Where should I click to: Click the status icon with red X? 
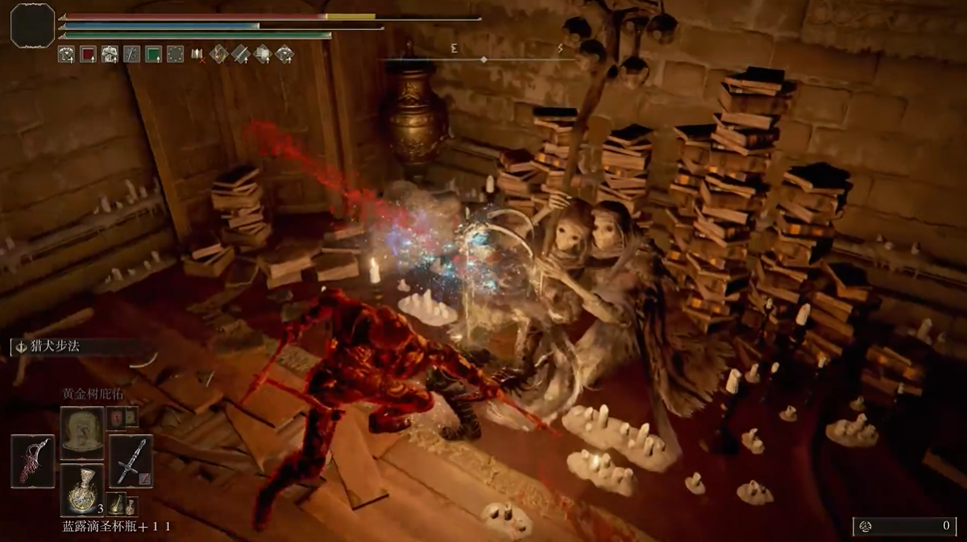197,55
